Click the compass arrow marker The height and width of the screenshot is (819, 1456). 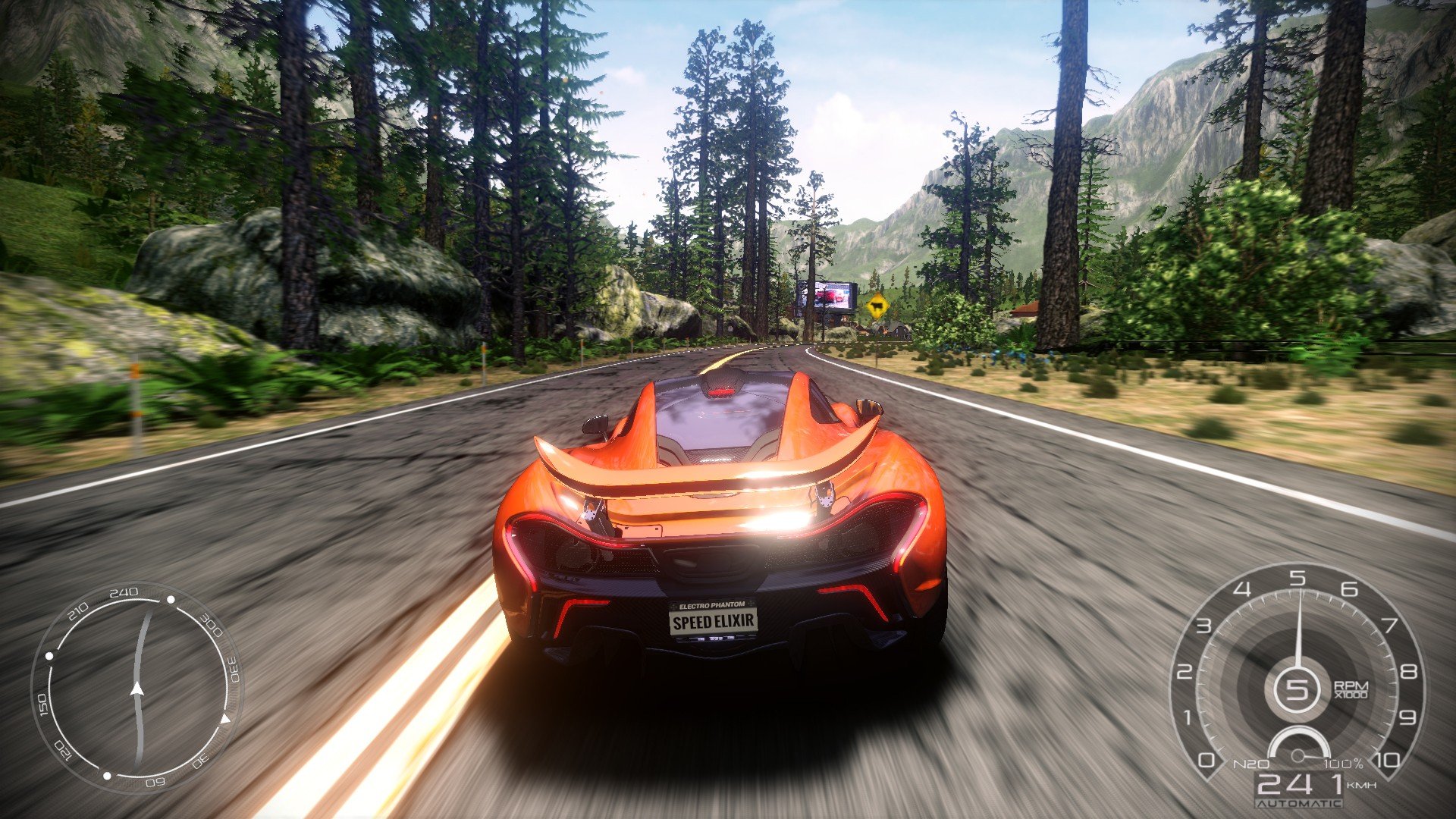coord(137,689)
